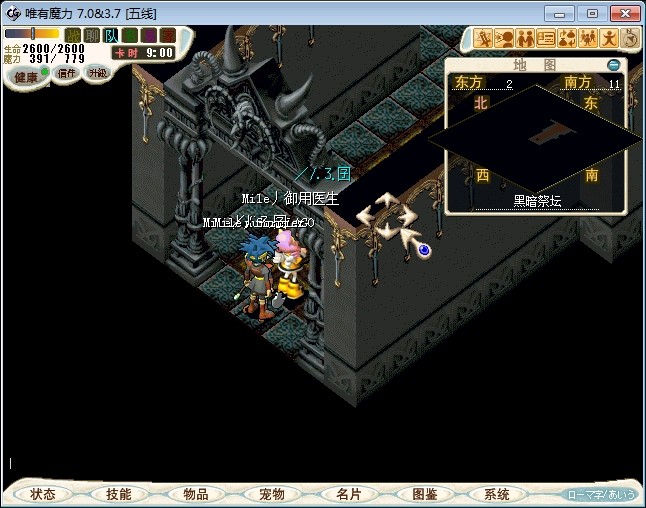Screen dimensions: 646x508
Task: Toggle the 家 family mode switch
Action: coord(167,35)
